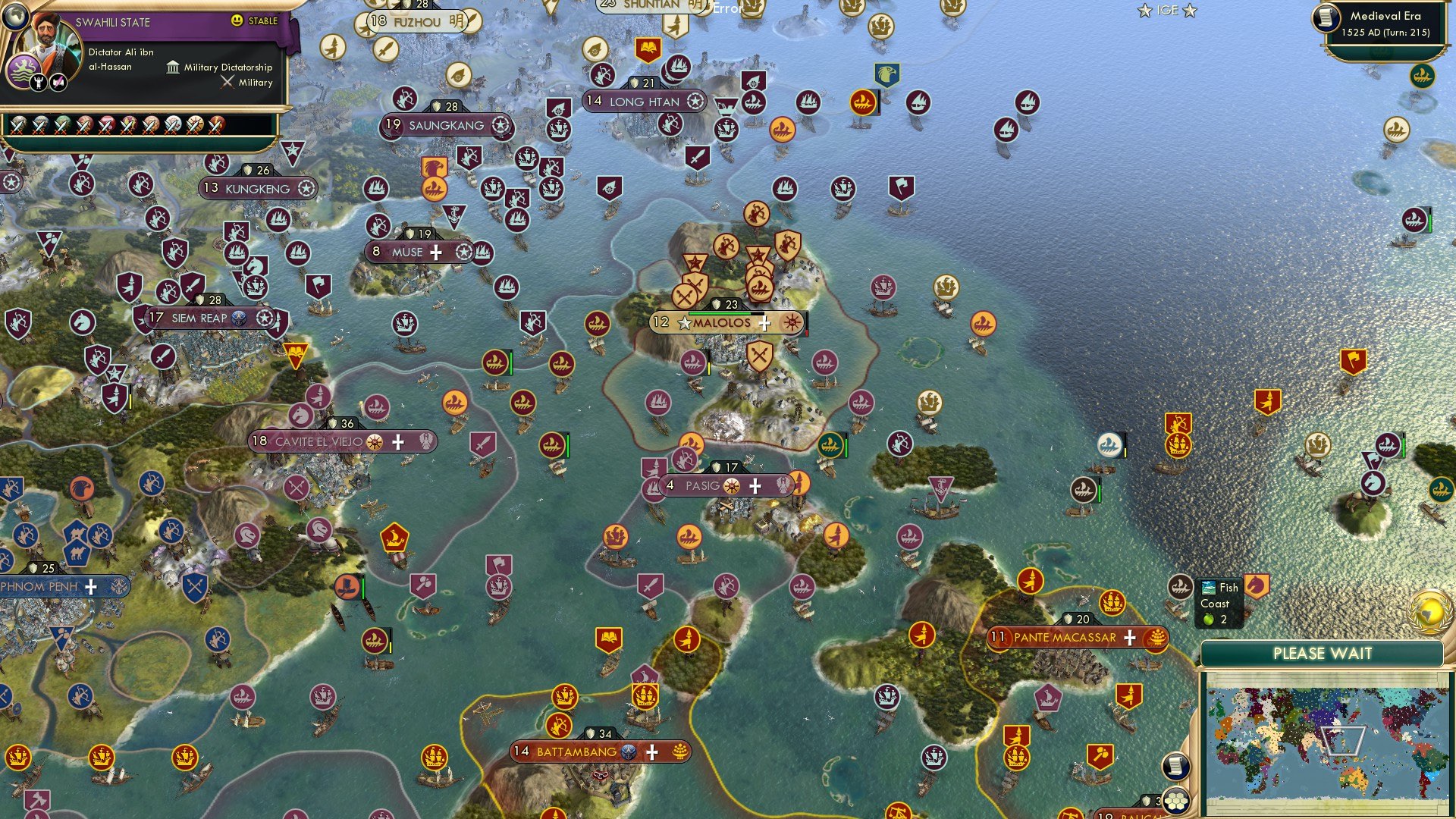Open the notification log scroll beside the minimap
This screenshot has height=819, width=1456.
(x=1175, y=766)
